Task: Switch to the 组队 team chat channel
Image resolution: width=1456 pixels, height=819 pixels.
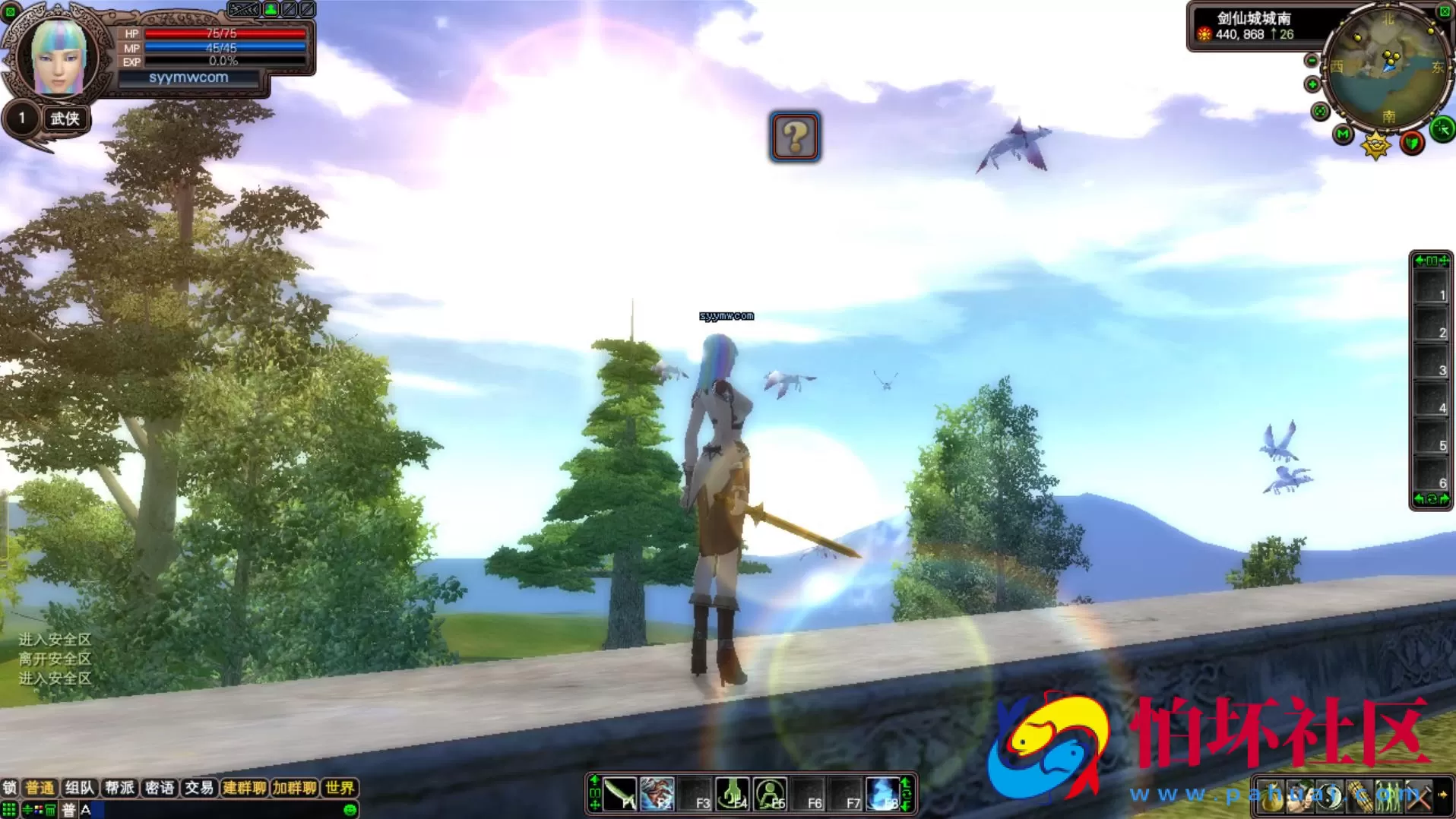Action: pyautogui.click(x=79, y=788)
